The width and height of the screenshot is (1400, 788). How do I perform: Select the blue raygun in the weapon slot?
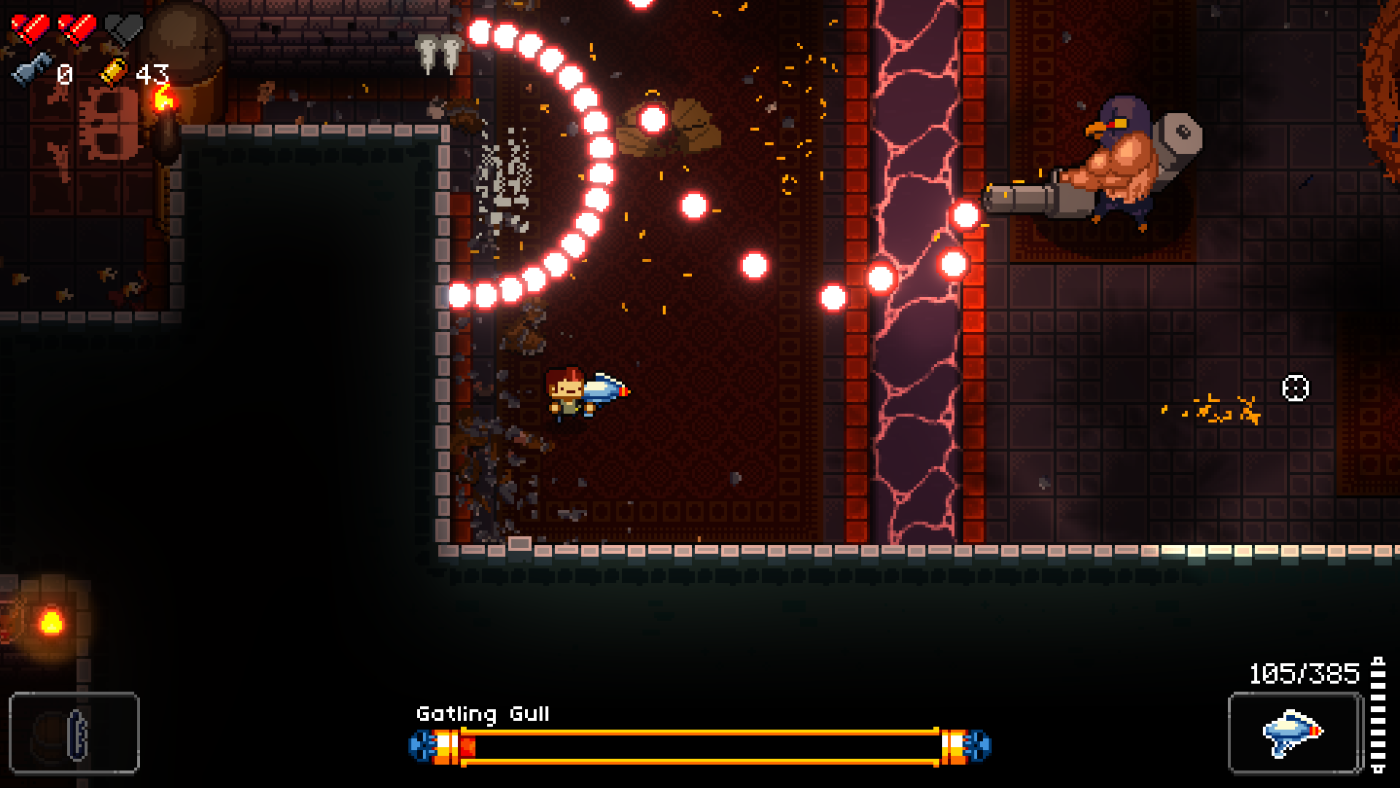[x=1290, y=735]
